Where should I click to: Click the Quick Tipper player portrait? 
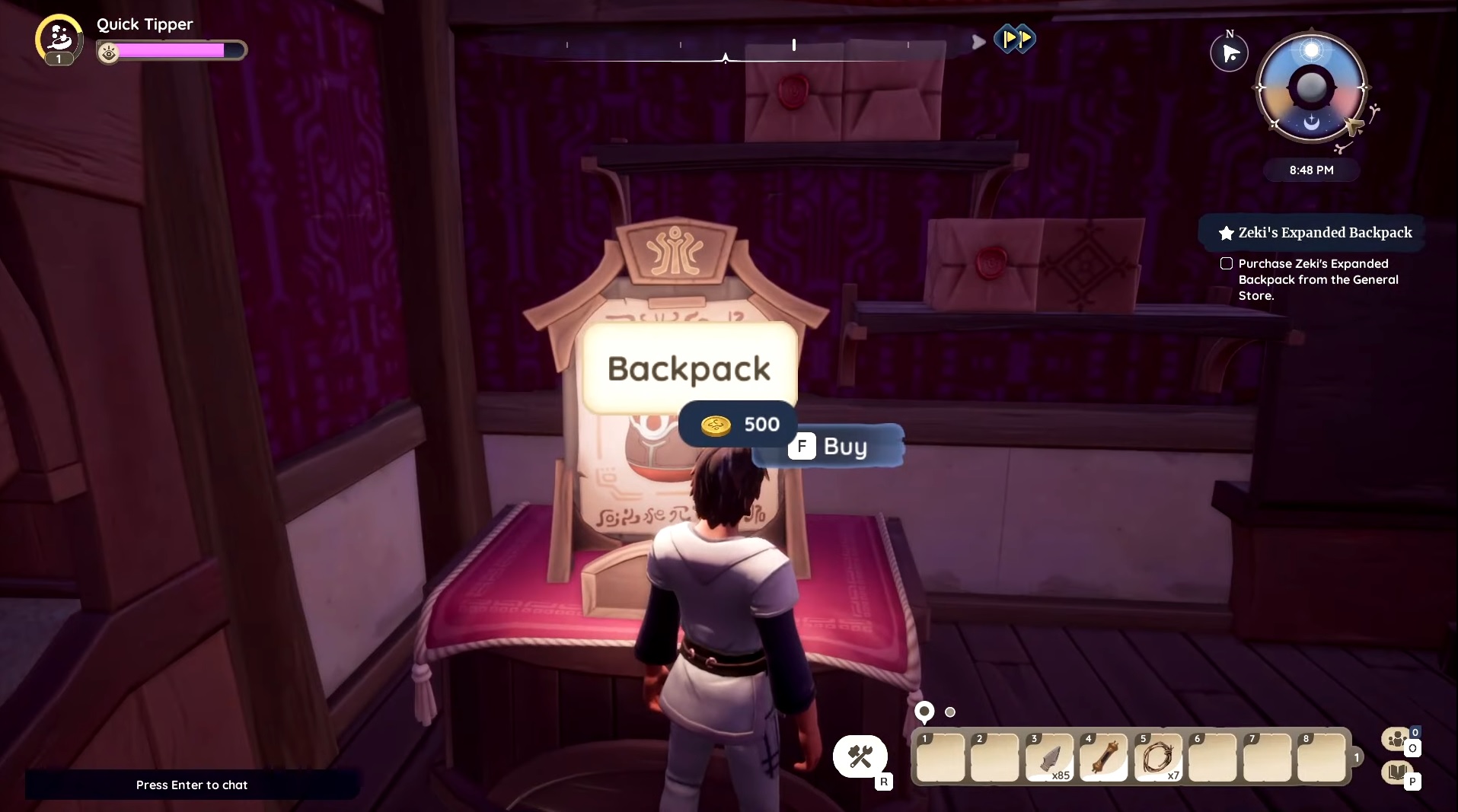tap(58, 39)
